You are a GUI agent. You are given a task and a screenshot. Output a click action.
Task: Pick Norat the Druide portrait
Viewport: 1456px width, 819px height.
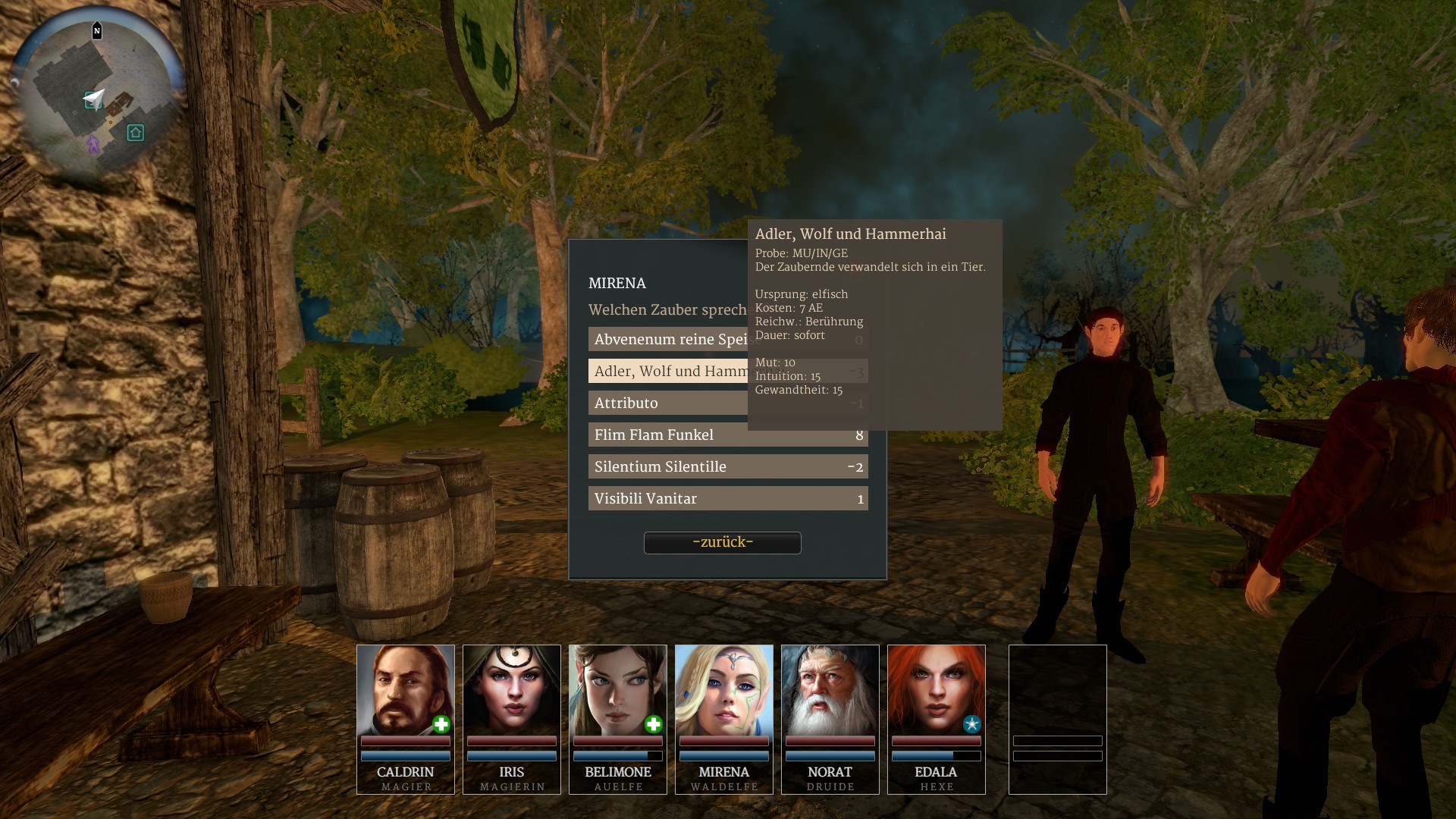tap(830, 692)
